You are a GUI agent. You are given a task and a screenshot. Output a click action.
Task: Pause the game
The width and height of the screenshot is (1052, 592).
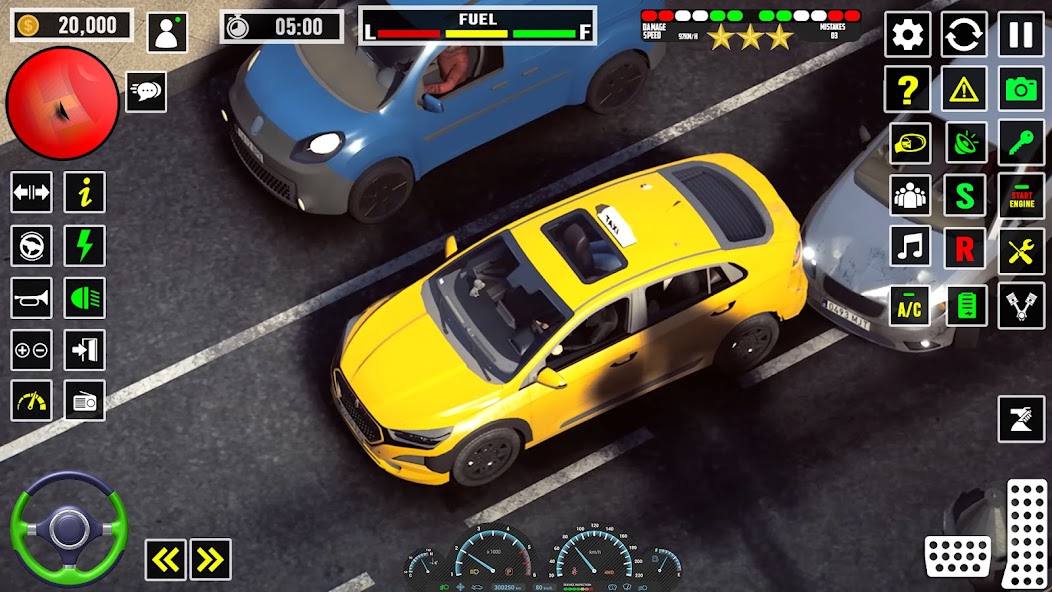pos(1020,35)
